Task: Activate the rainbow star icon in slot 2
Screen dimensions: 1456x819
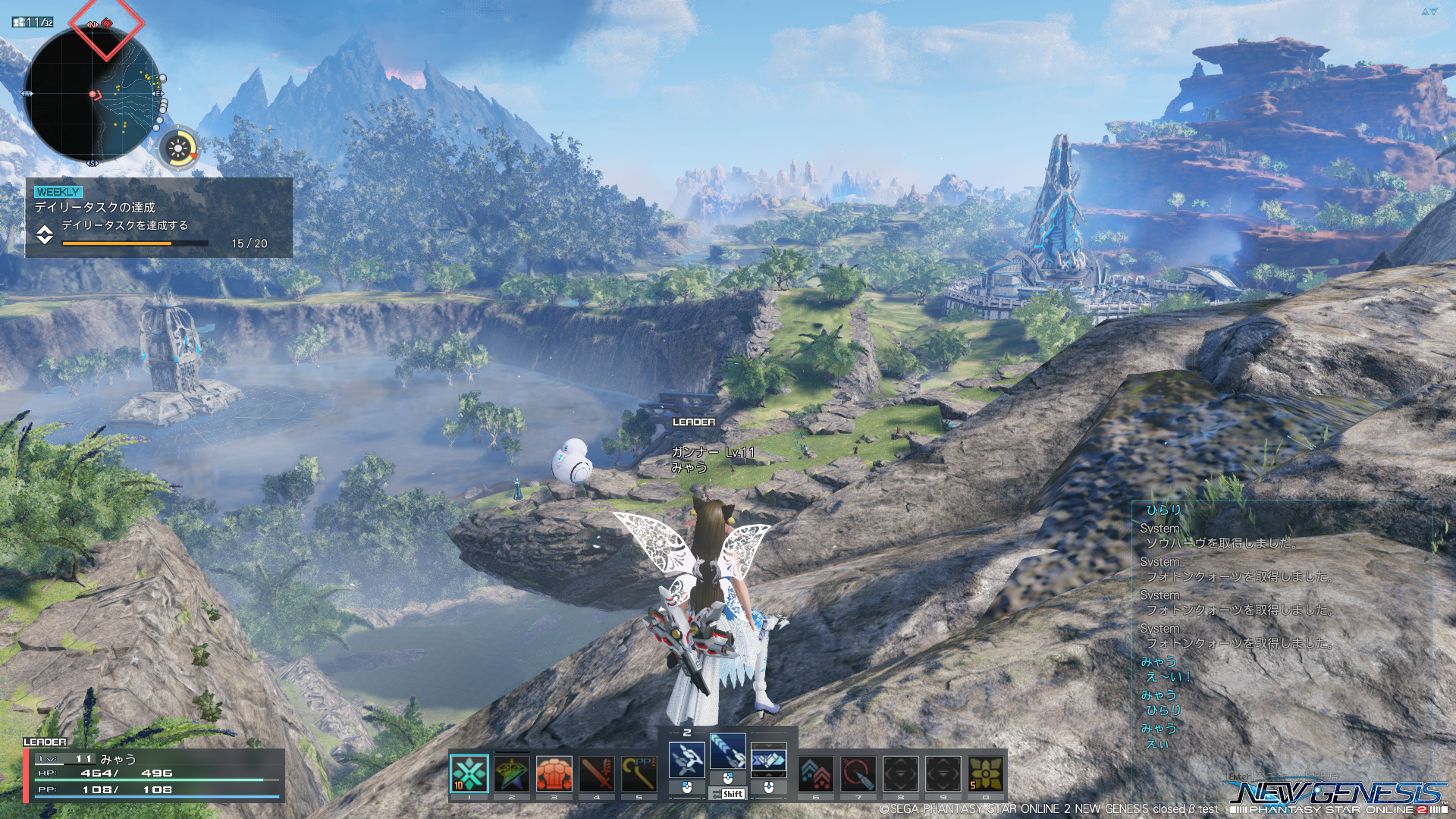Action: pyautogui.click(x=512, y=773)
